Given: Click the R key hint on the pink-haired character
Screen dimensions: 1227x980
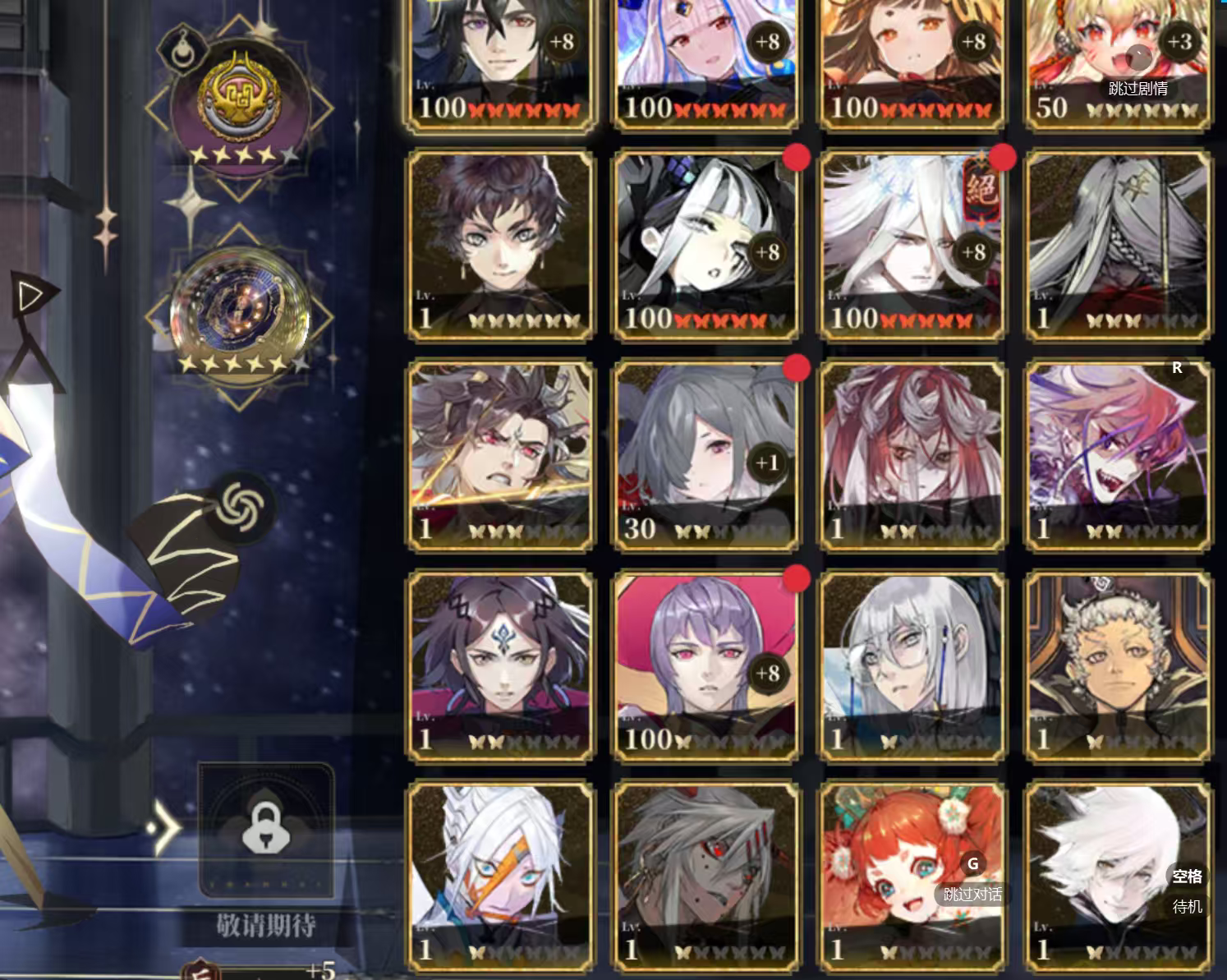Looking at the screenshot, I should (1177, 369).
